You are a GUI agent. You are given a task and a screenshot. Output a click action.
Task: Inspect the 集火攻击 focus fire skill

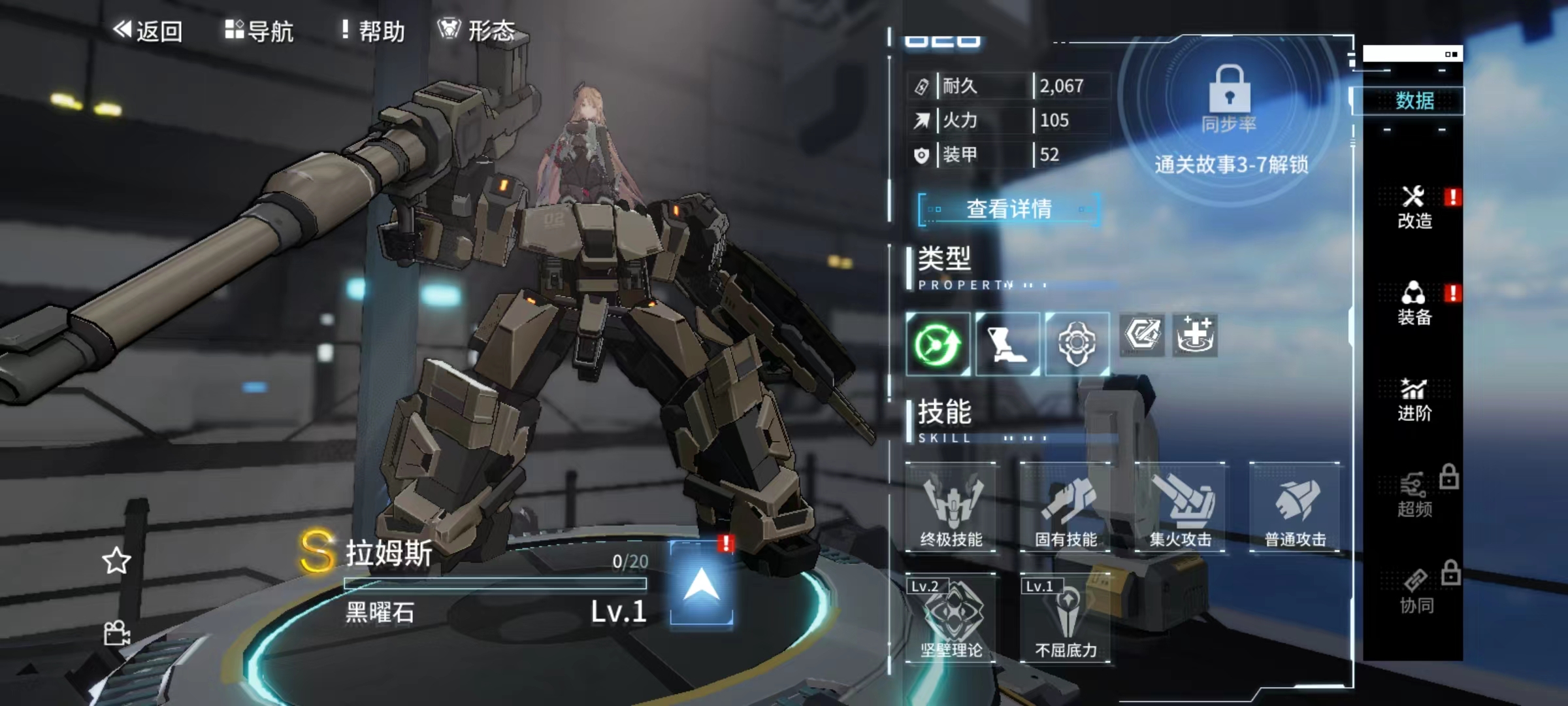[x=1181, y=508]
